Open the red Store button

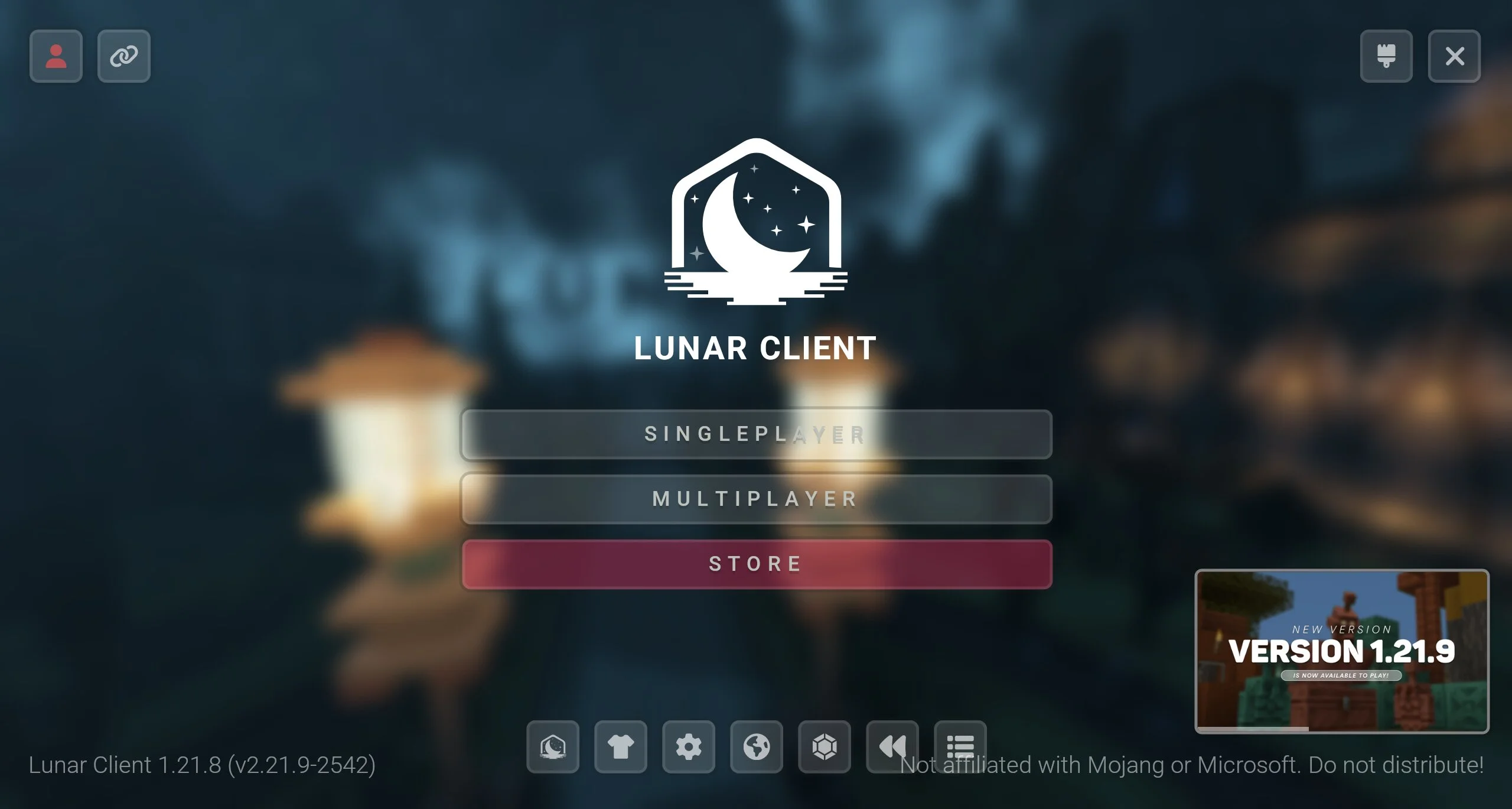pos(756,564)
